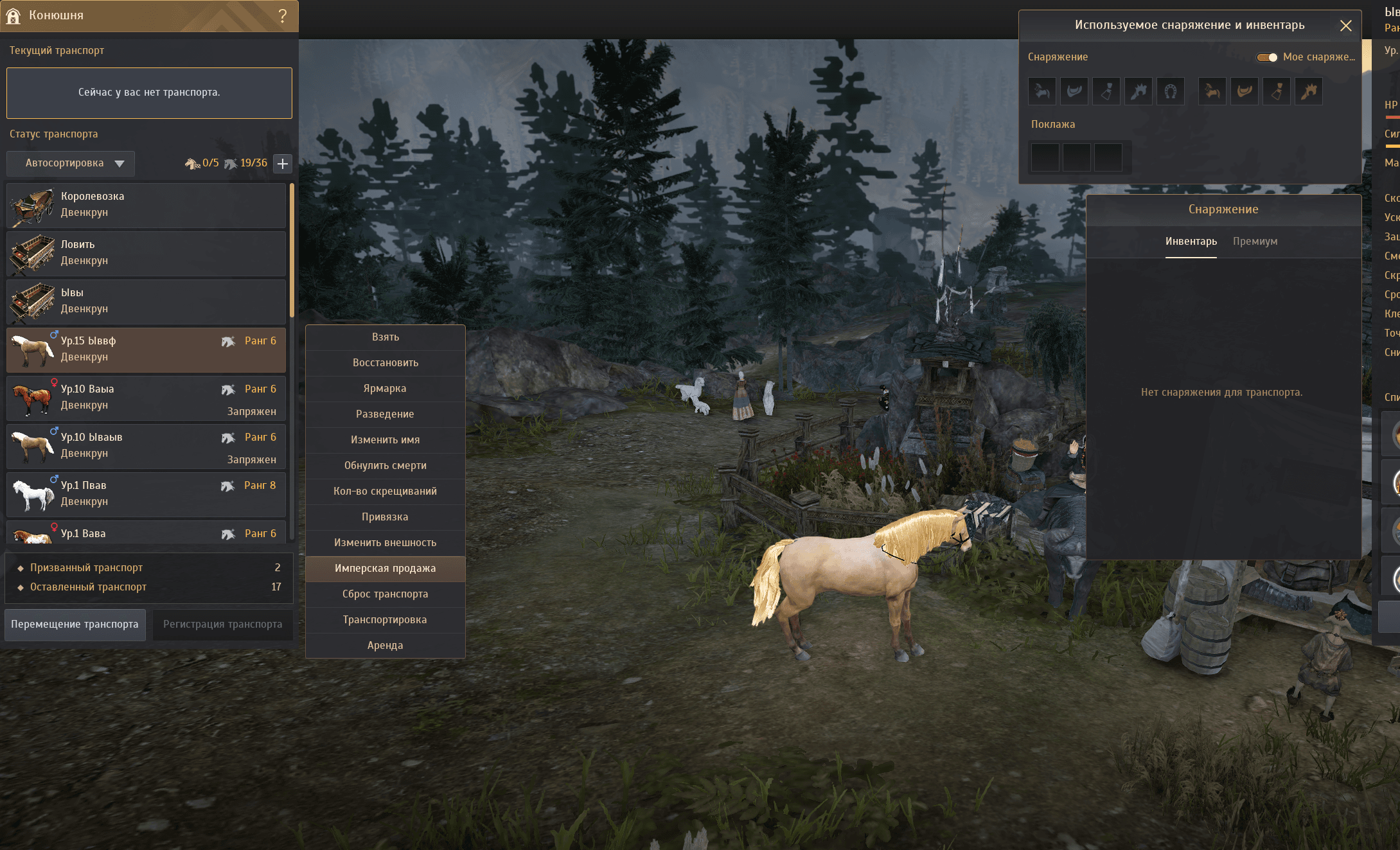Open the stable help question mark

[283, 15]
